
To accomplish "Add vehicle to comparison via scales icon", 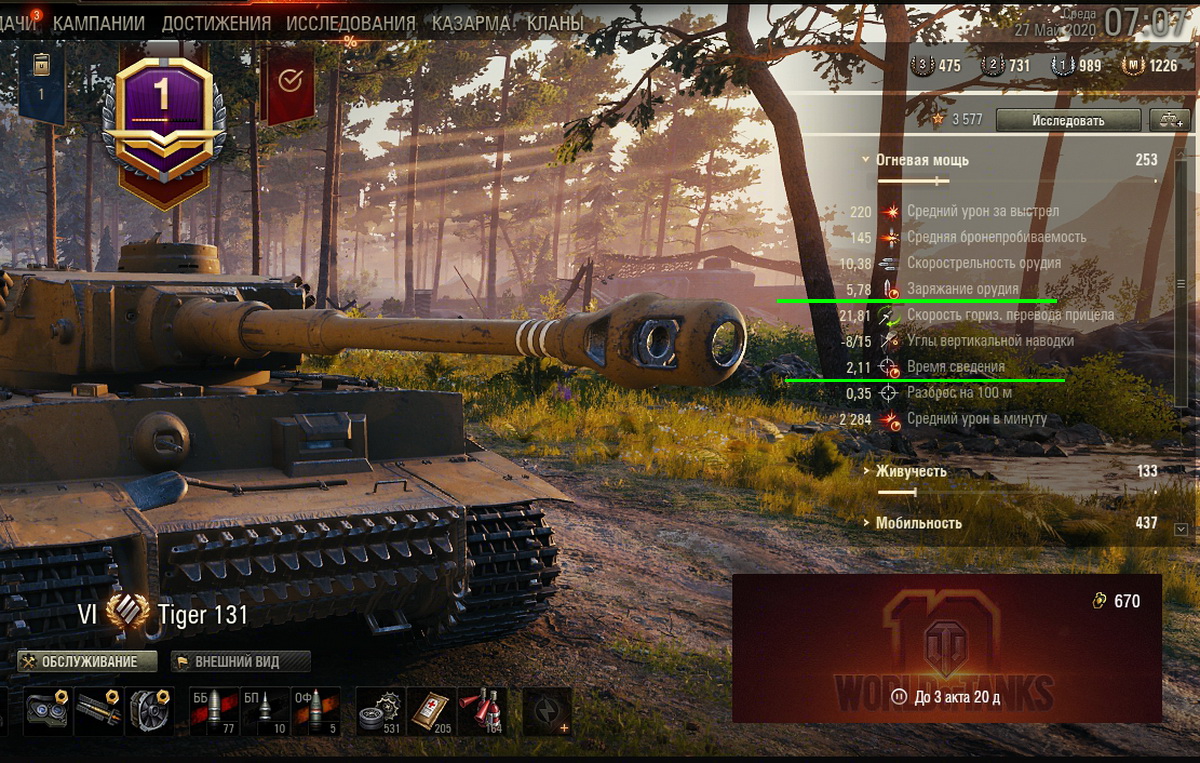I will [1169, 120].
